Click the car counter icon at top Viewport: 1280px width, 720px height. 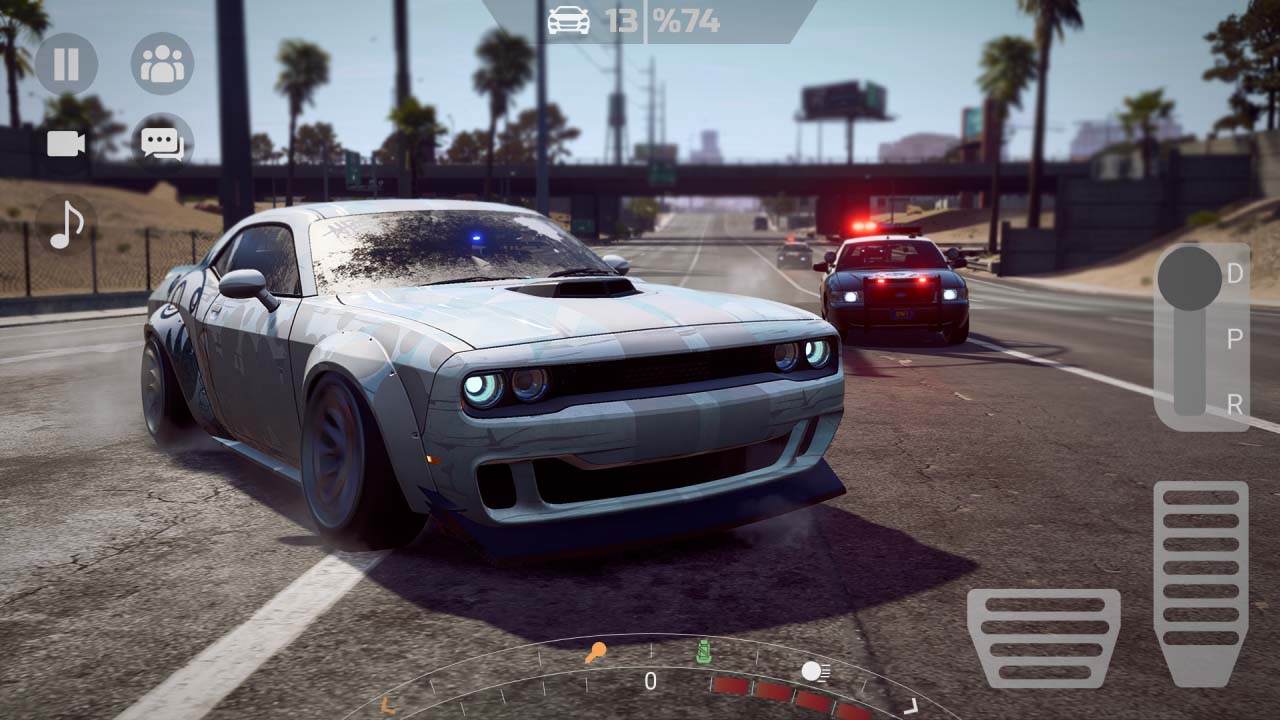click(x=568, y=20)
